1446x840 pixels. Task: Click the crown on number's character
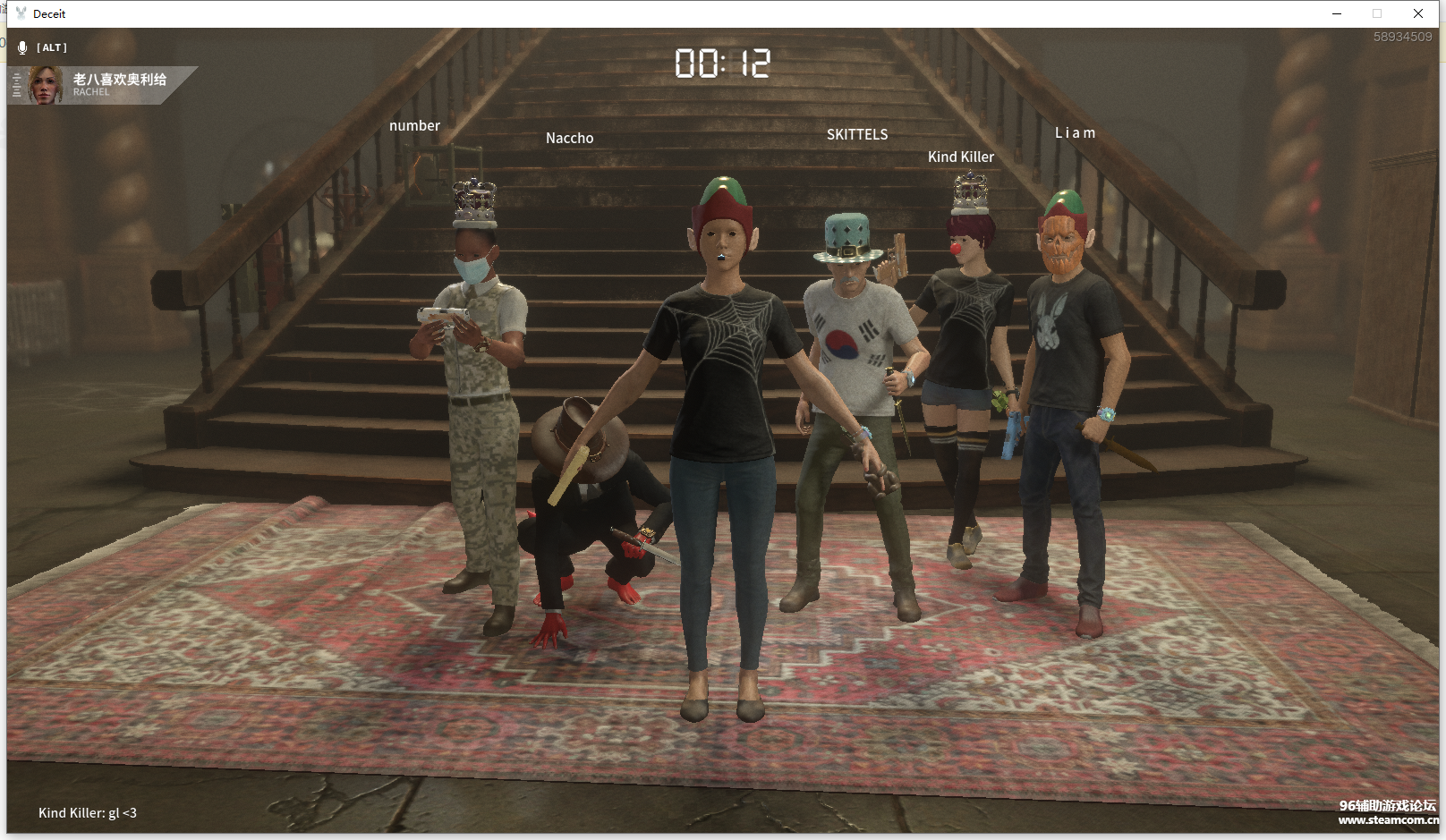coord(475,202)
